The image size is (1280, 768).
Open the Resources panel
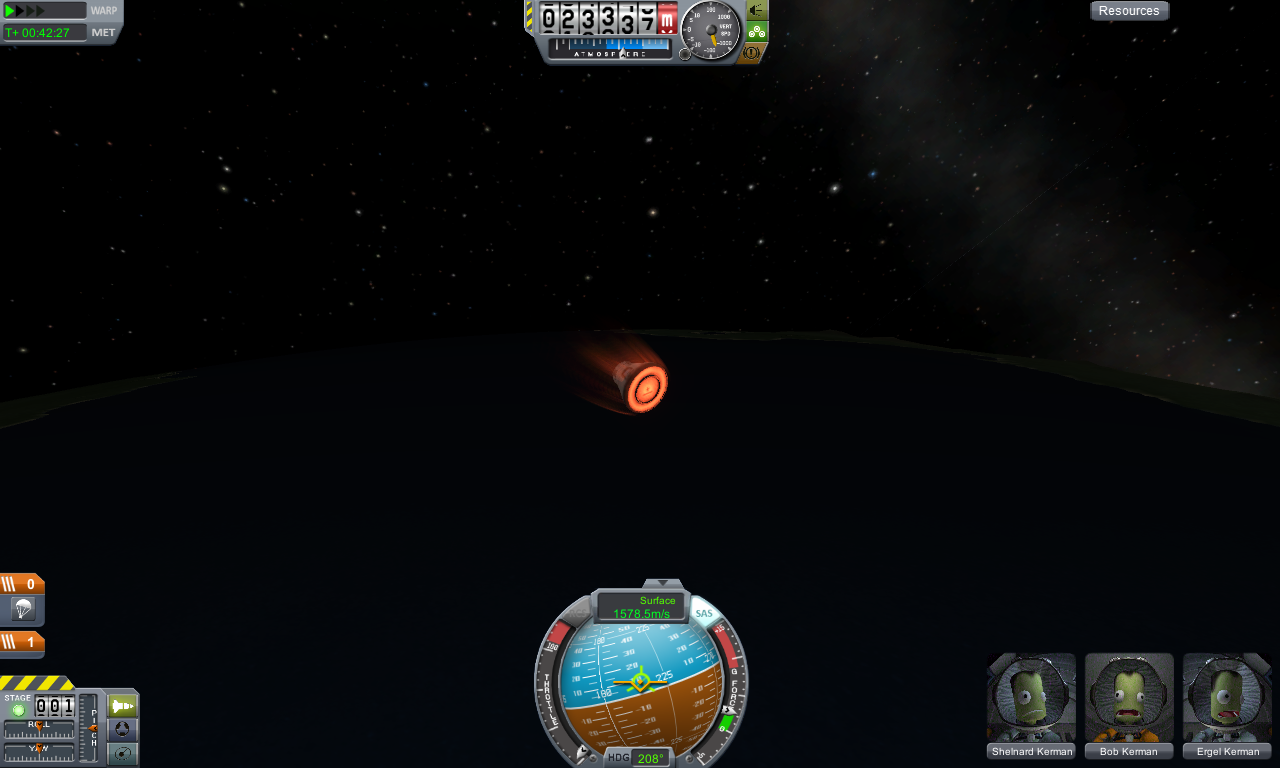(1129, 11)
